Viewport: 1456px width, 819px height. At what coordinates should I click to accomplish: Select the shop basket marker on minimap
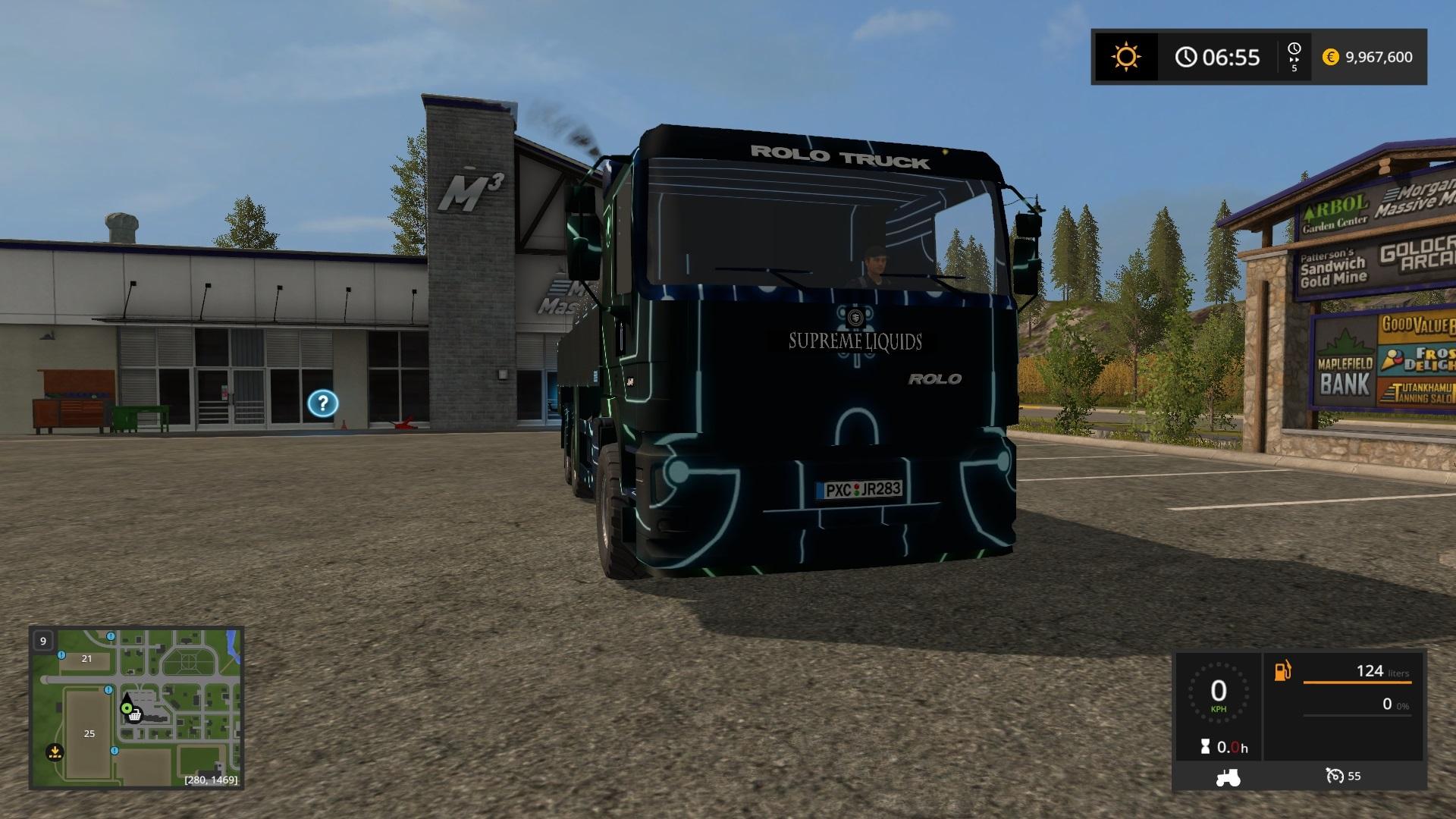pos(135,715)
